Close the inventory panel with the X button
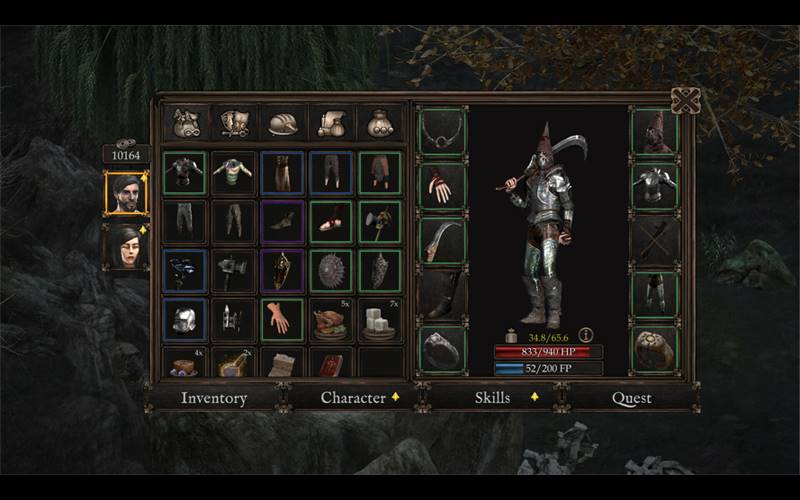 click(685, 100)
